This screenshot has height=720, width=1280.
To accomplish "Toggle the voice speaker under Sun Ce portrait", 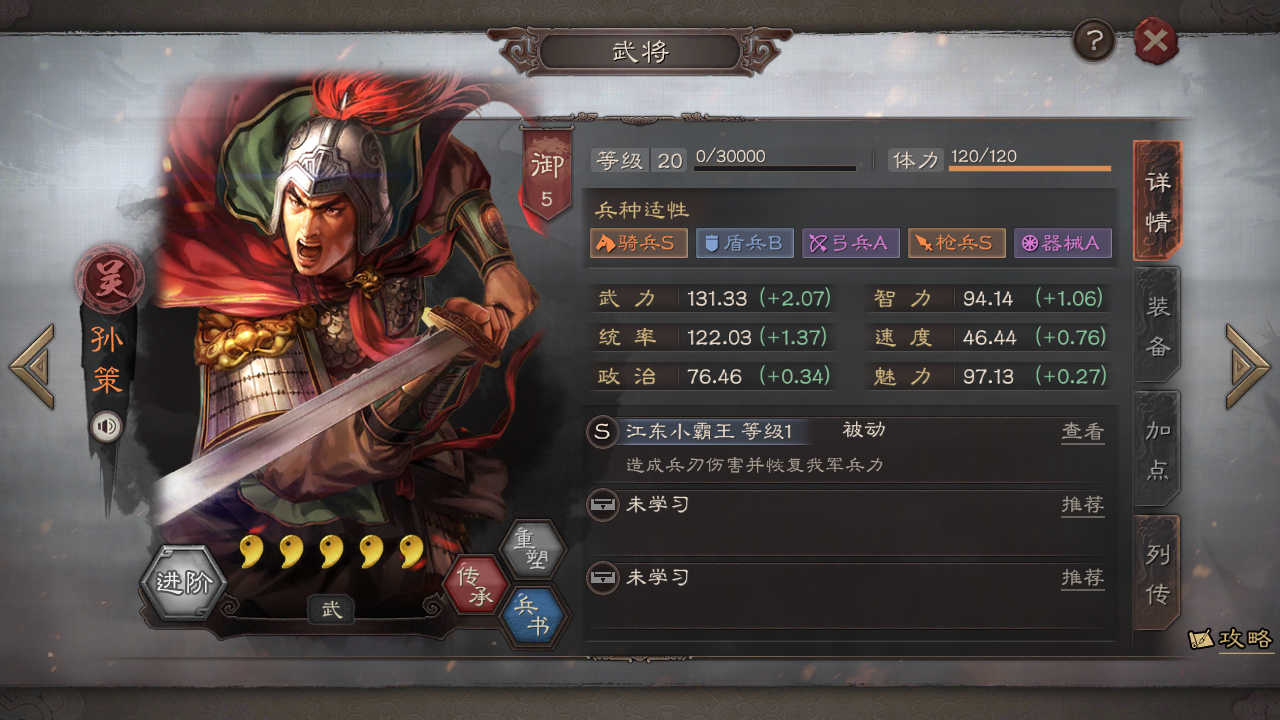I will click(108, 425).
